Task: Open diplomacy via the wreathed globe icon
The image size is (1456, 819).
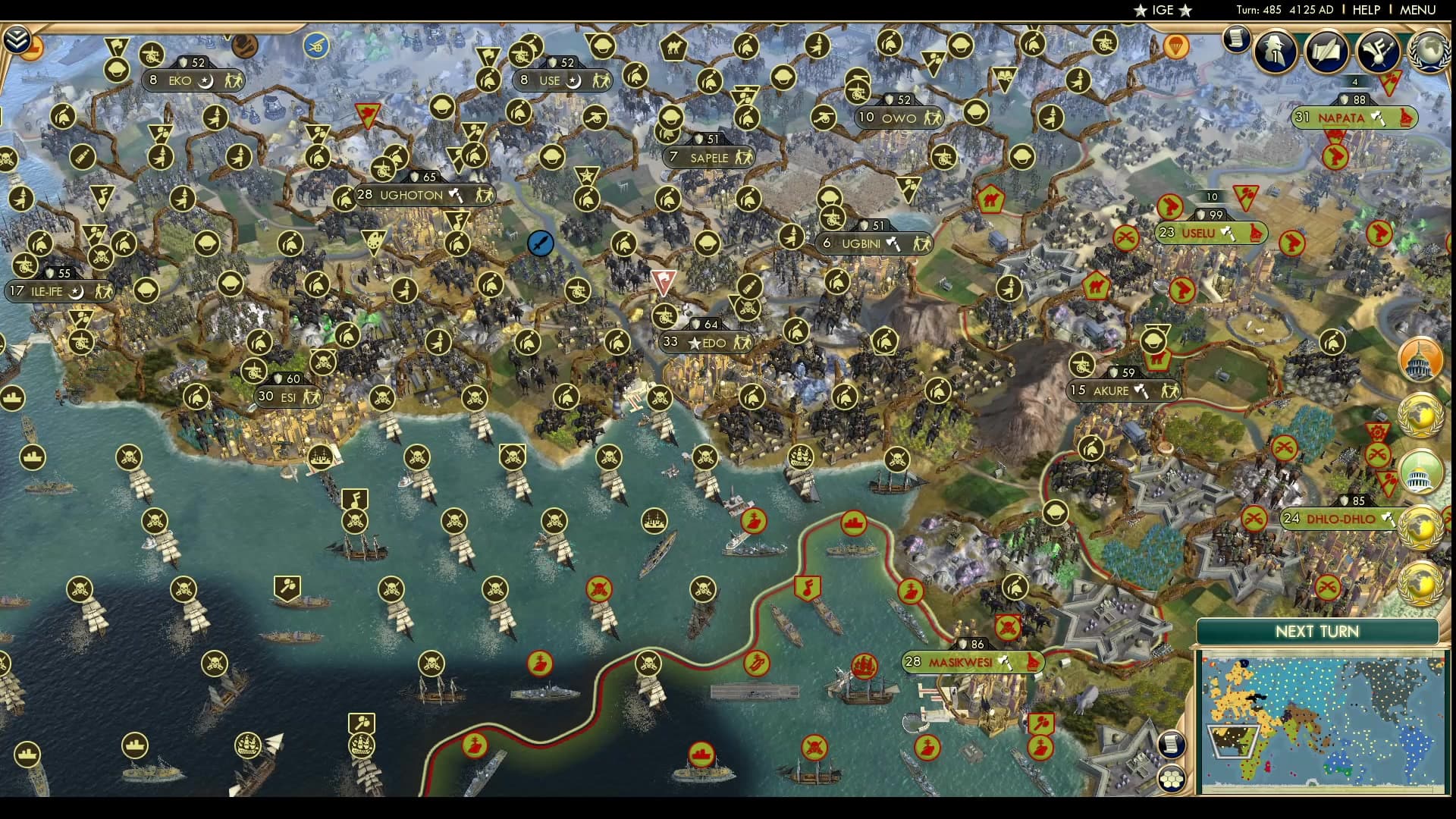Action: tap(1429, 53)
